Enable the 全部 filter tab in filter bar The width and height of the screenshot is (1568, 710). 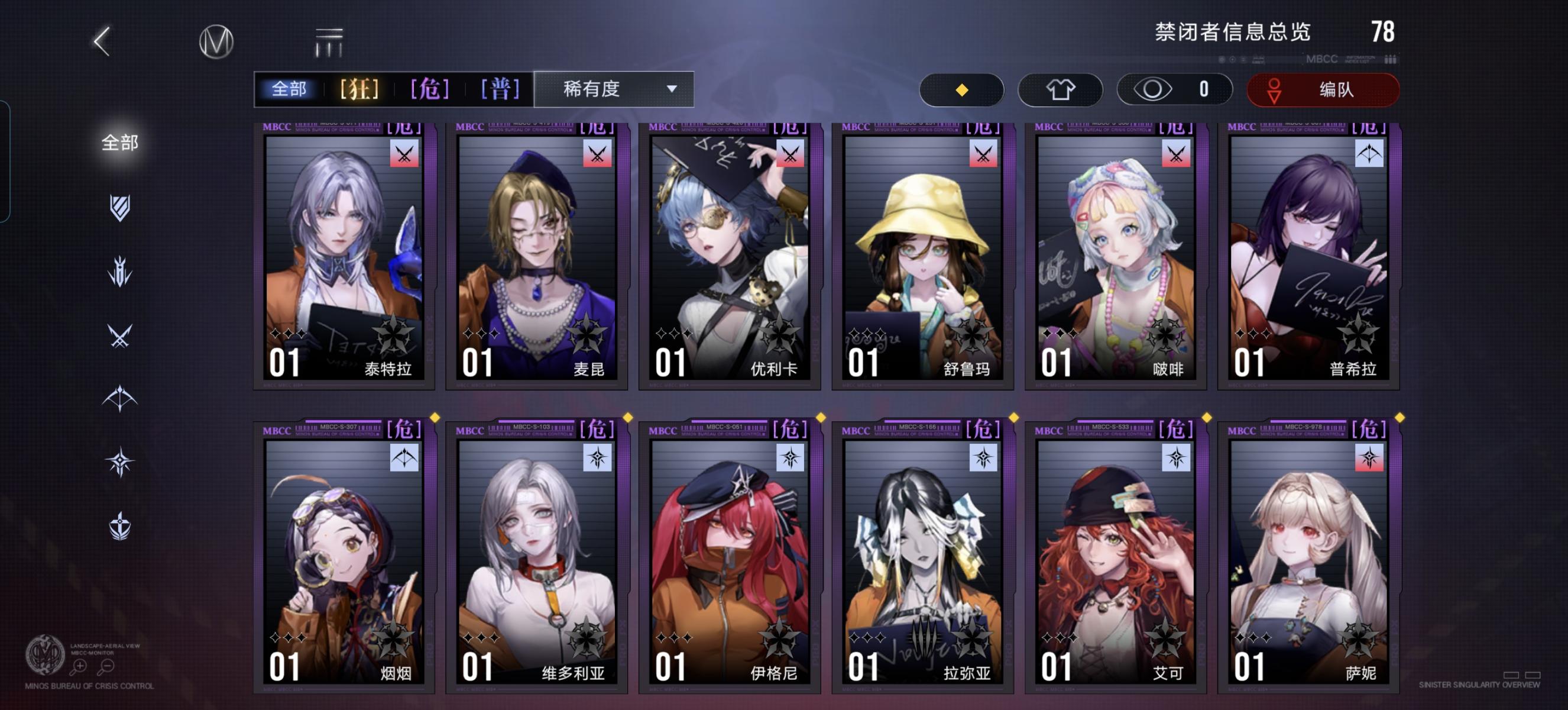coord(290,89)
